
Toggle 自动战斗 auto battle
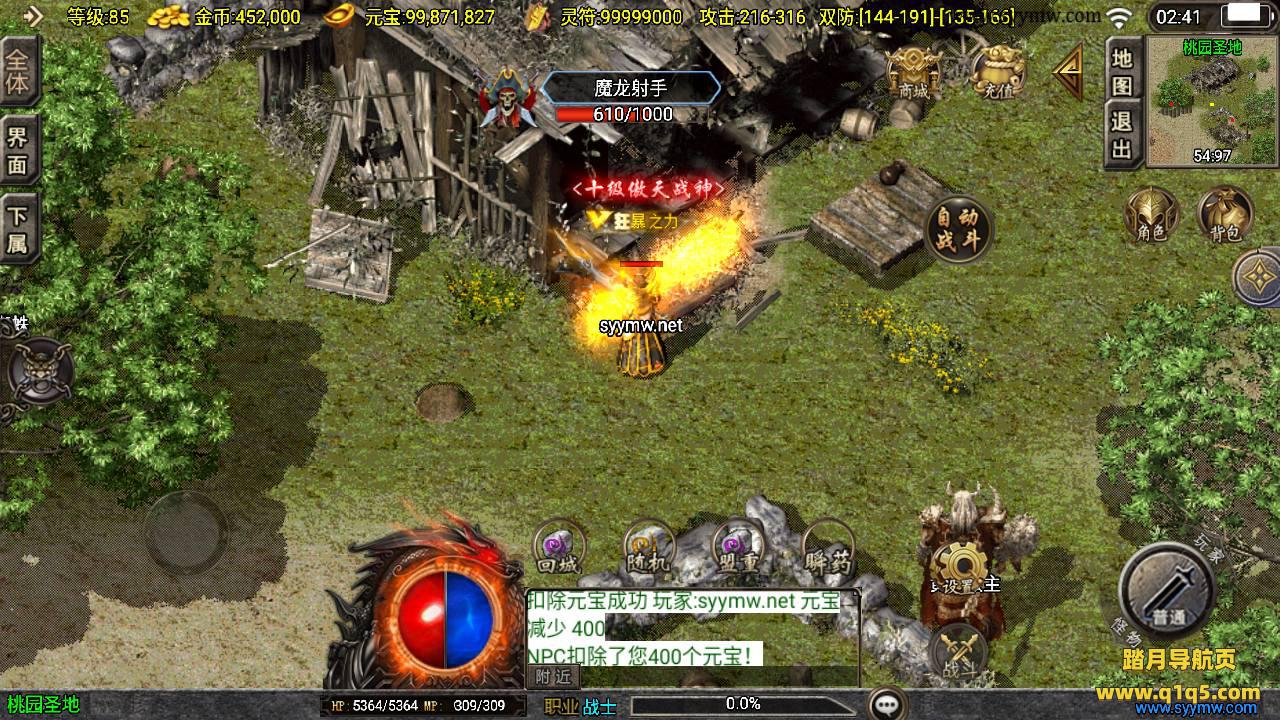pos(958,228)
